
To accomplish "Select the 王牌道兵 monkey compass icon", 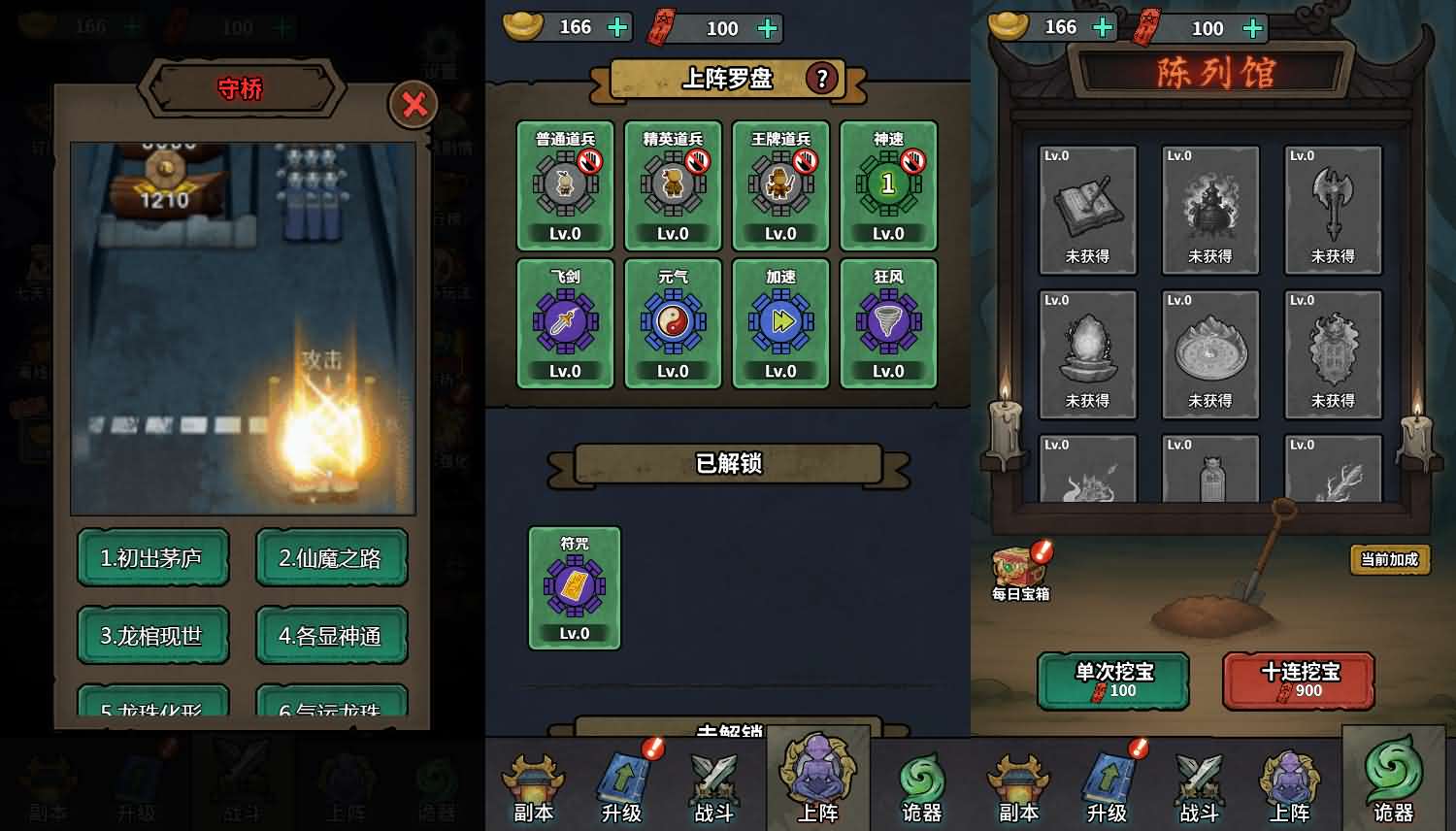I will 780,183.
